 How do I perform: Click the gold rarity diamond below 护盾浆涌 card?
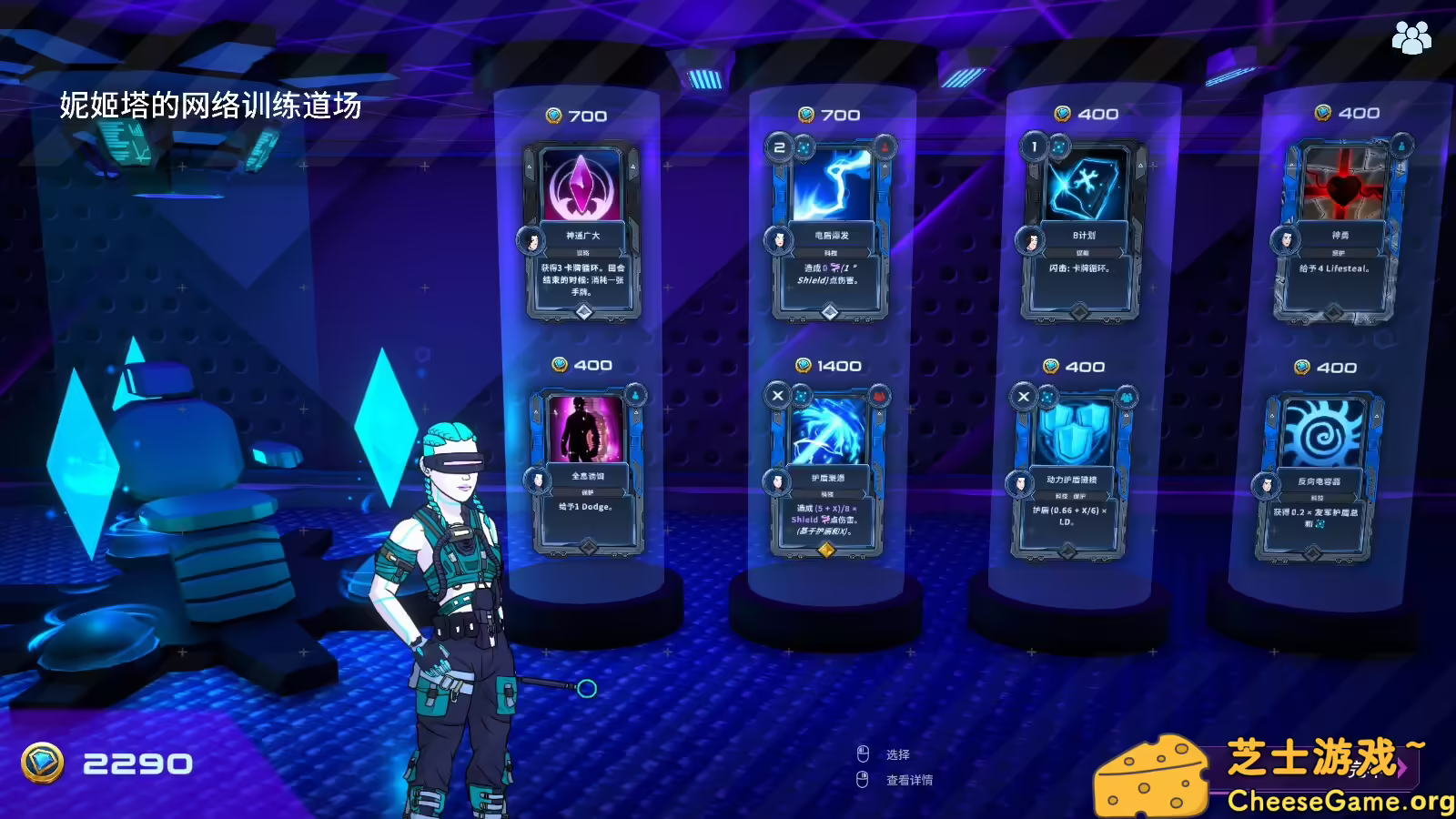point(827,550)
